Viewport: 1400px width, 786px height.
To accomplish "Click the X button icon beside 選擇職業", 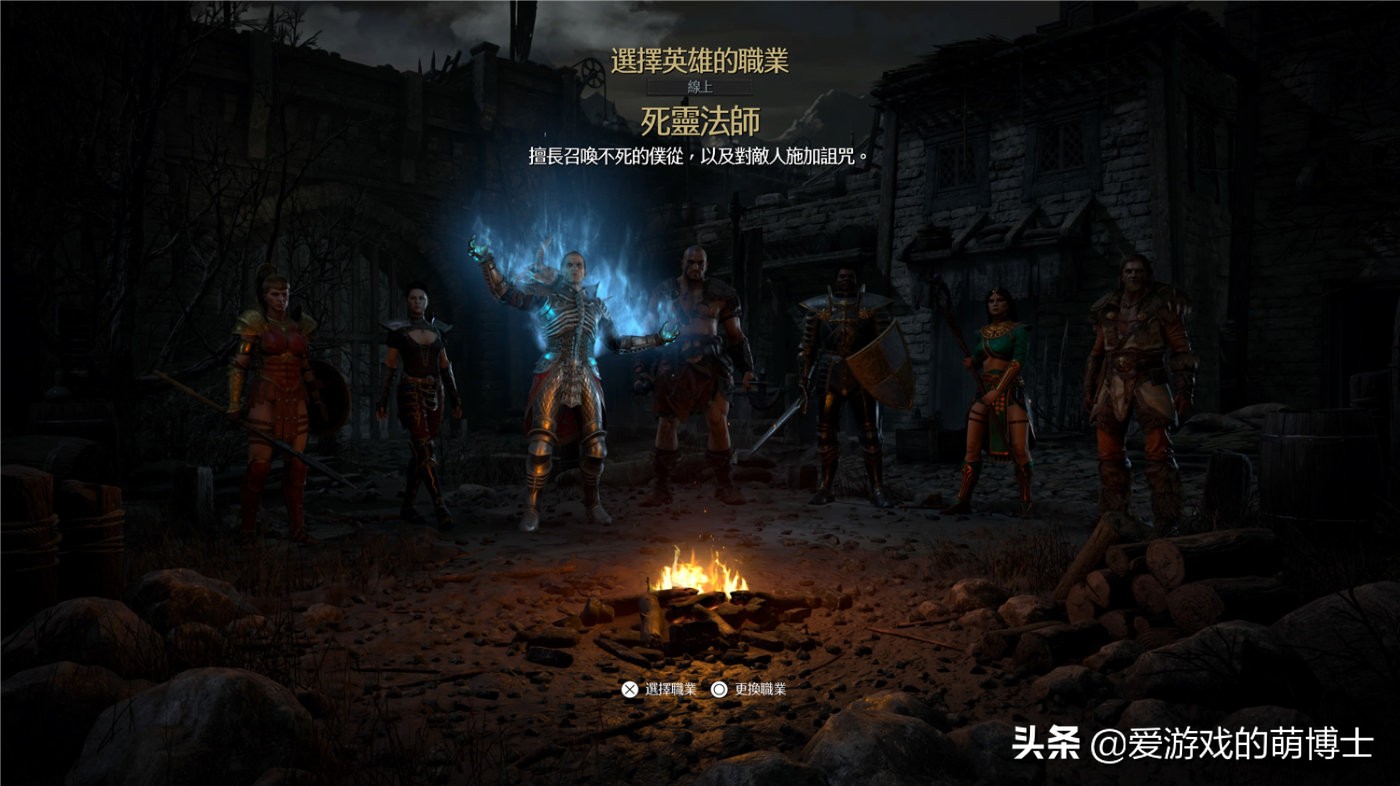I will tap(630, 688).
